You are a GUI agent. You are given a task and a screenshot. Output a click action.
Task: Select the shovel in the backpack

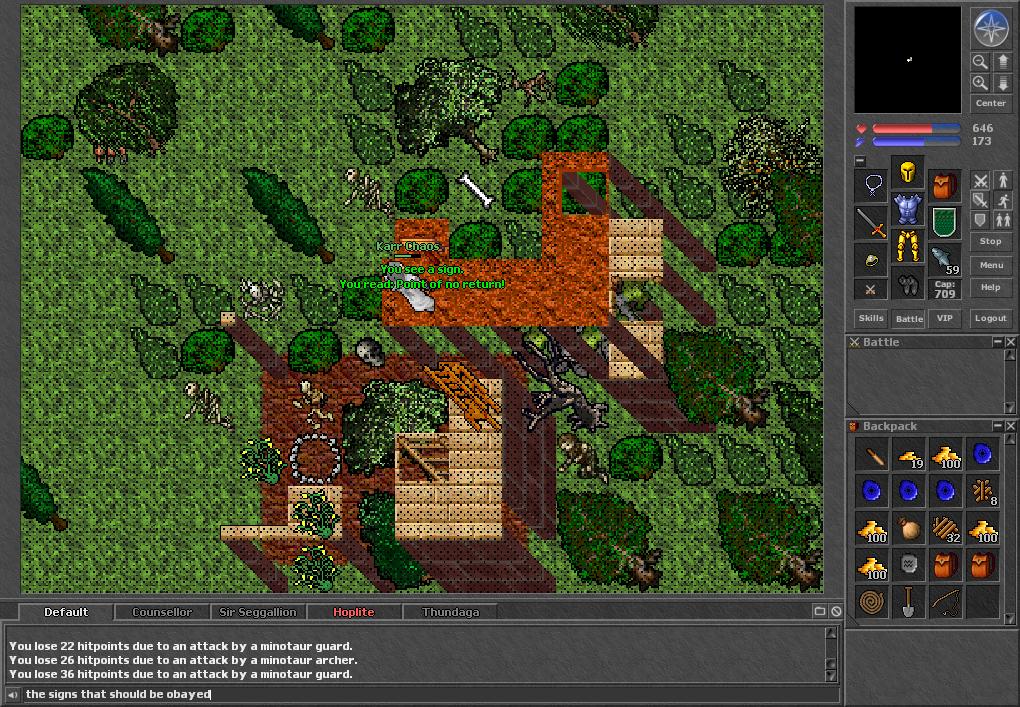(x=908, y=601)
